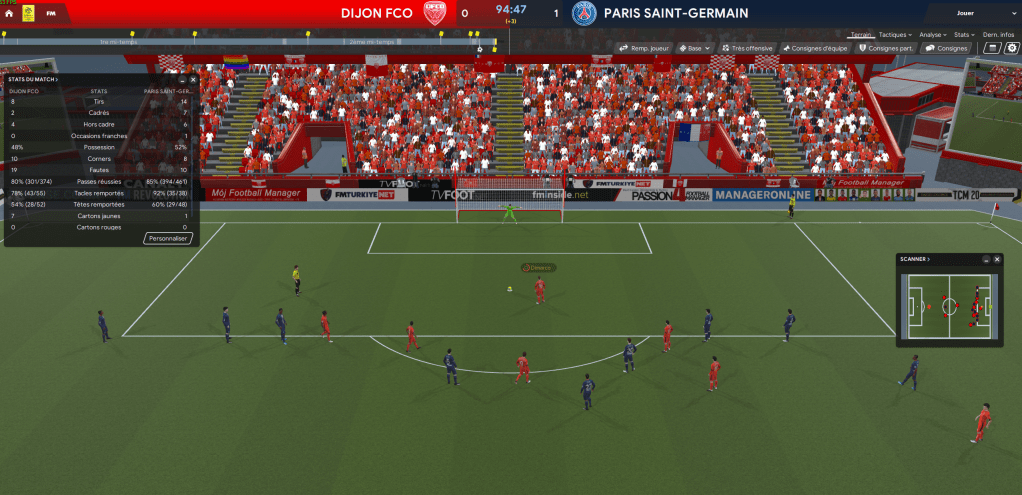Open the Tactiques dropdown
1022x495 pixels.
click(x=893, y=34)
